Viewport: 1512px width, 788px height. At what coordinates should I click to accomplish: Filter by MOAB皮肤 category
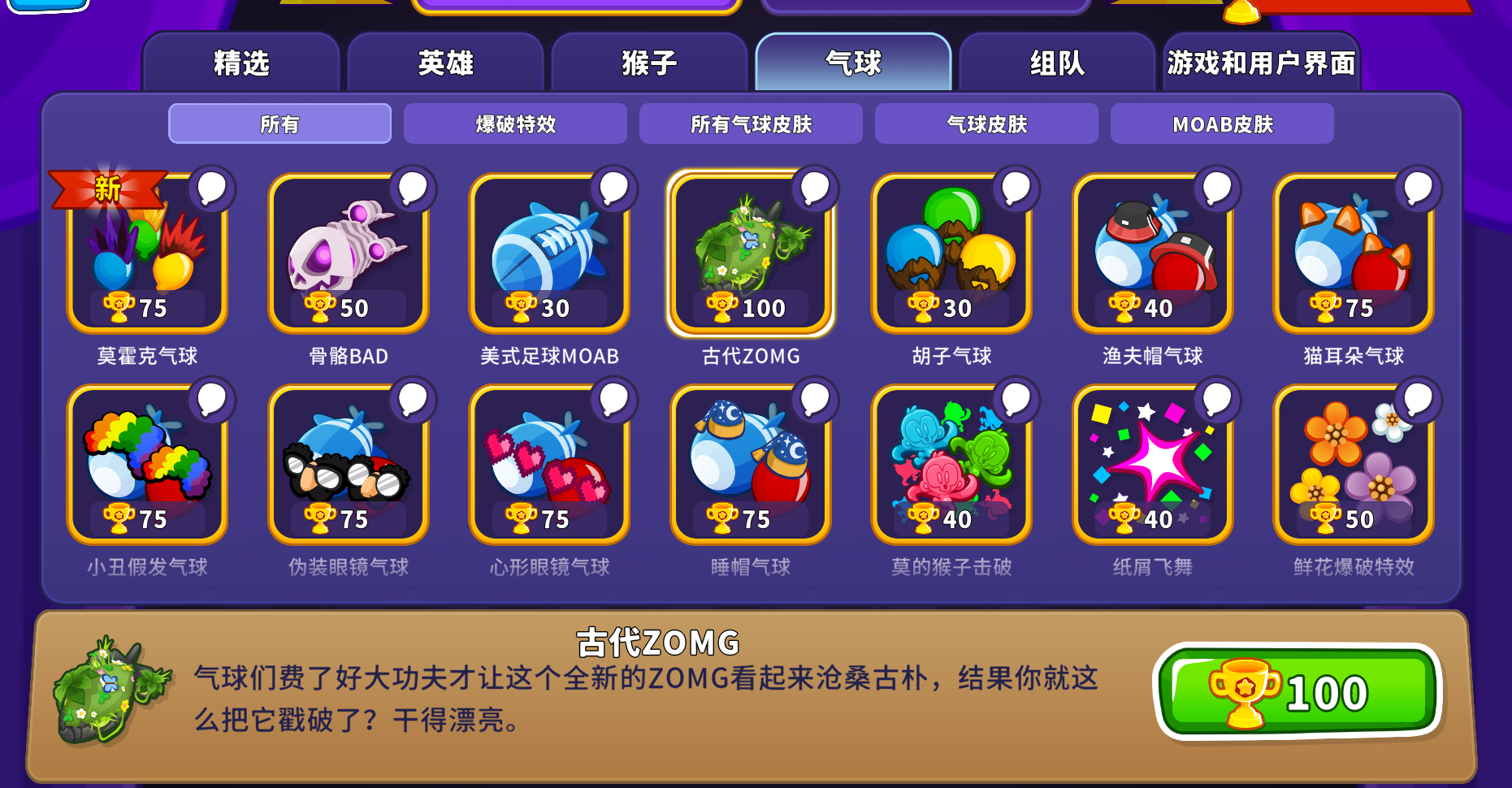click(x=1221, y=123)
